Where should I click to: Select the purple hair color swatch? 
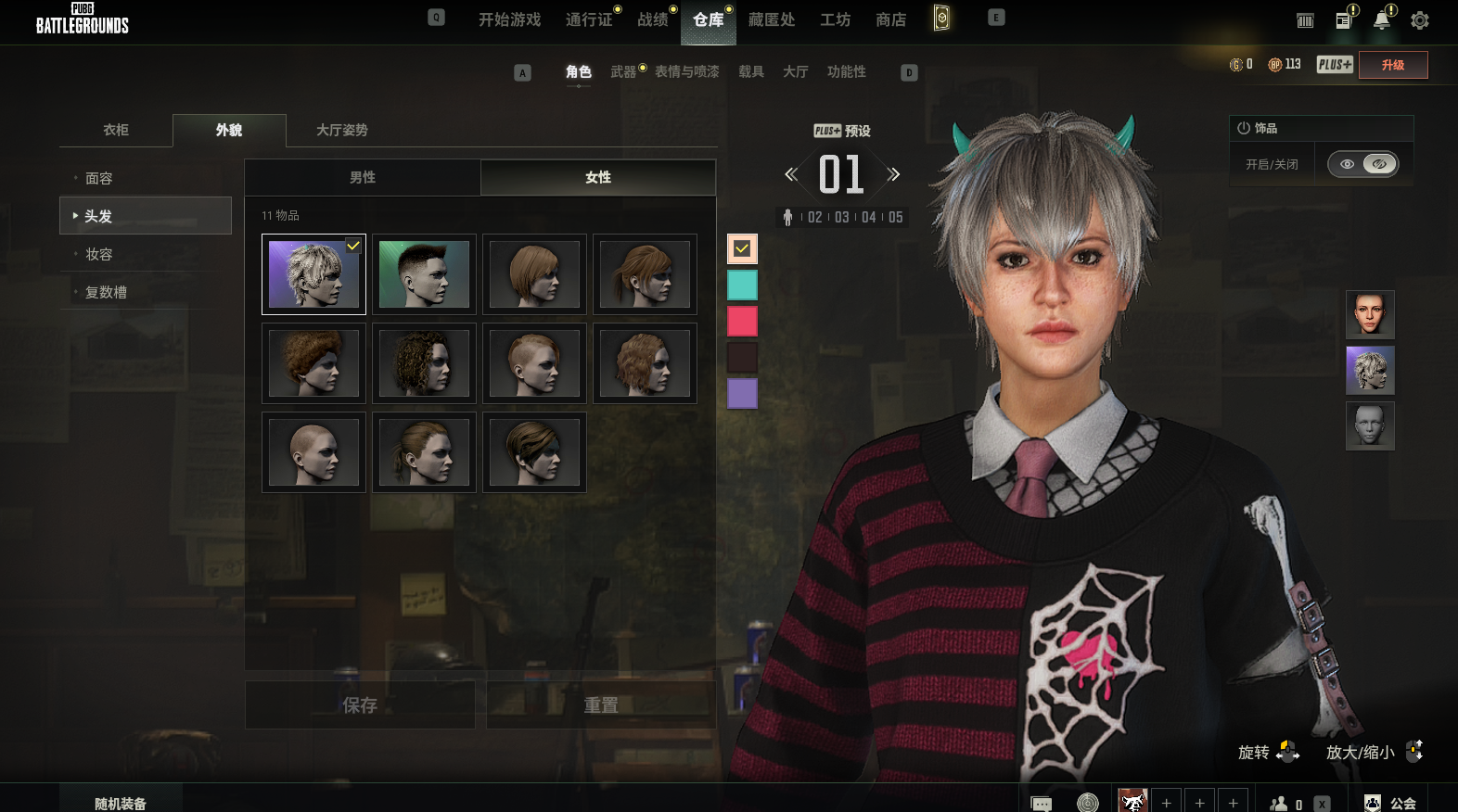click(742, 393)
